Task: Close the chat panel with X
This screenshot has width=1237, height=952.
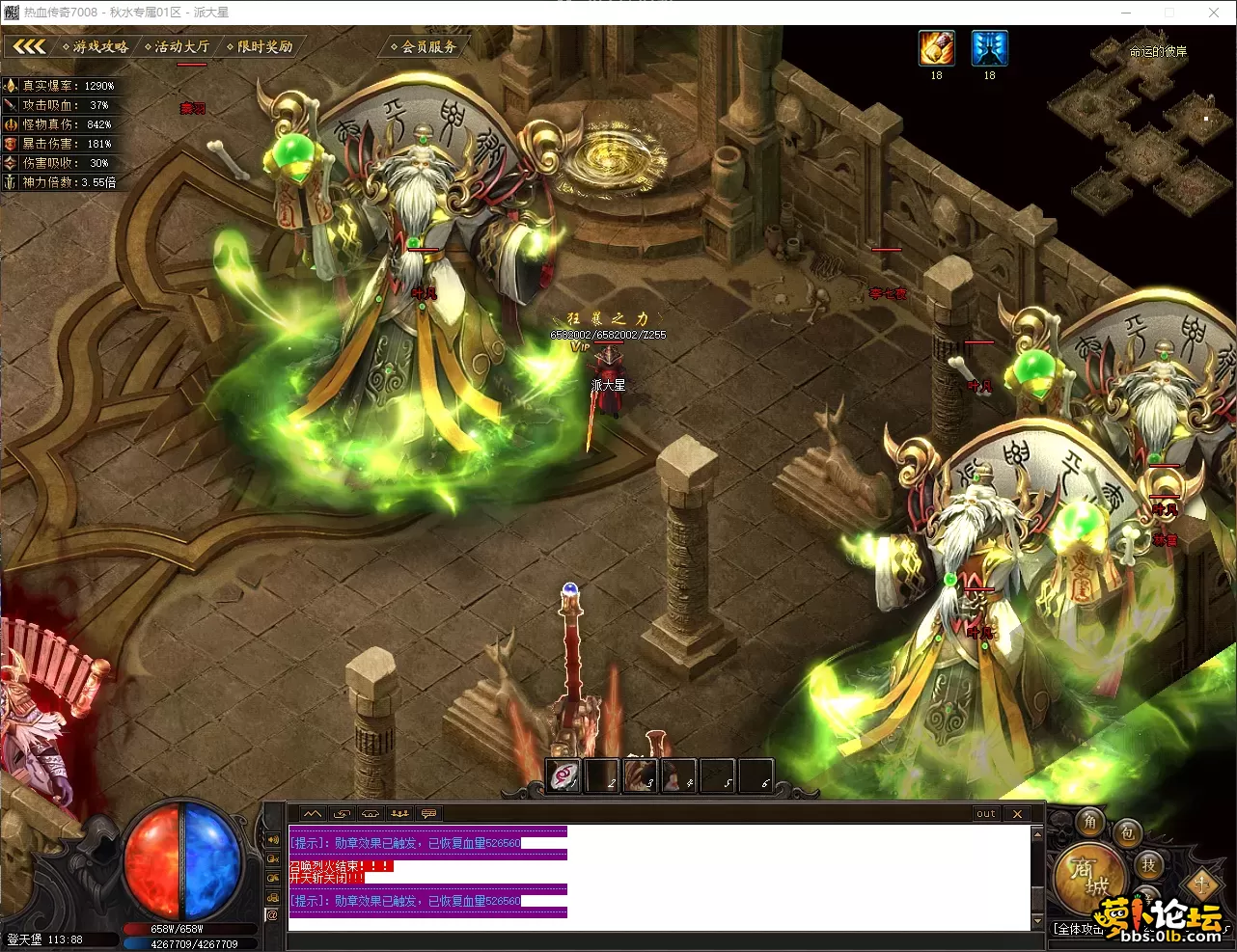Action: point(1017,814)
